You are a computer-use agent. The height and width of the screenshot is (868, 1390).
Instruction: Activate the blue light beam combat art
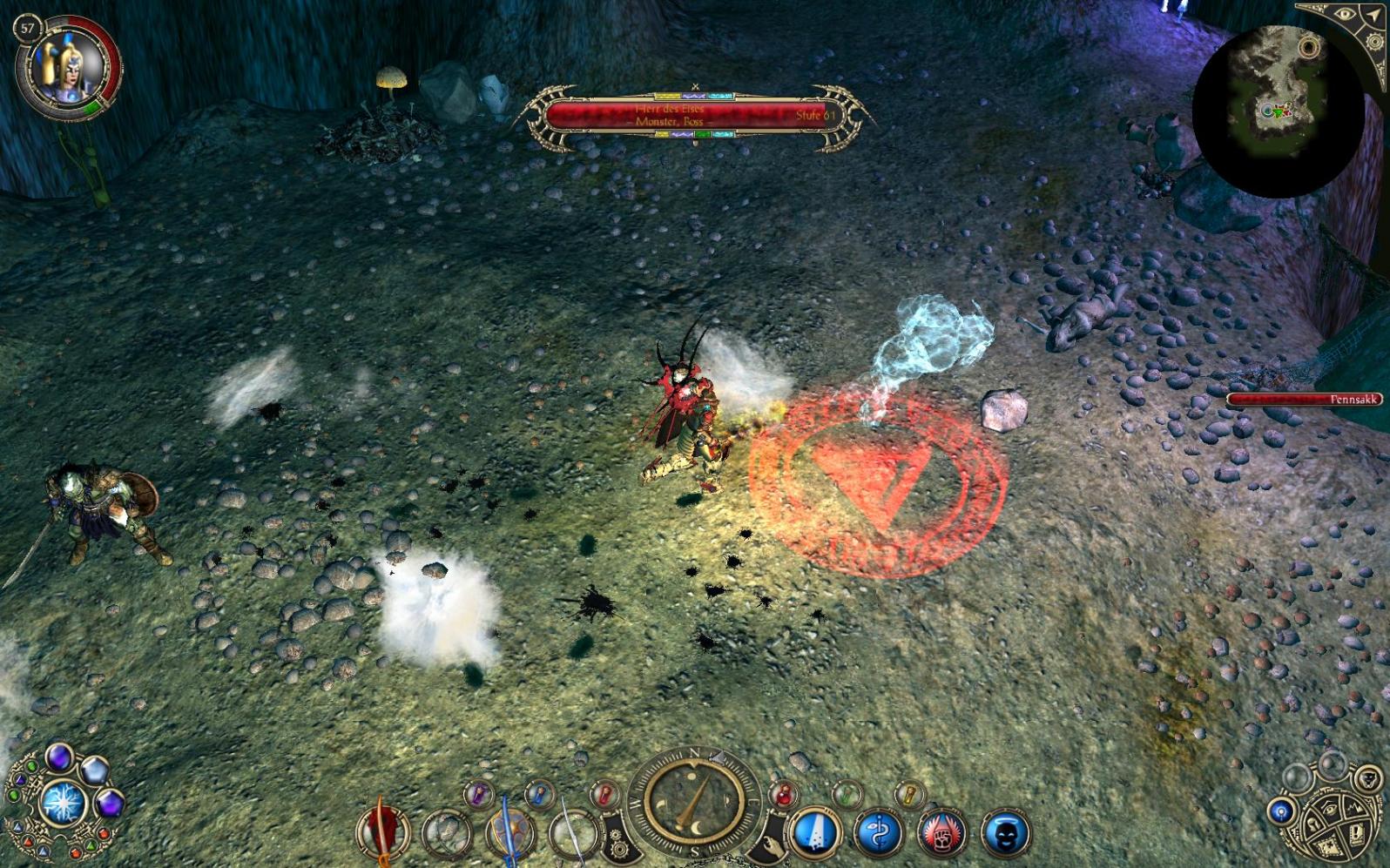click(816, 833)
